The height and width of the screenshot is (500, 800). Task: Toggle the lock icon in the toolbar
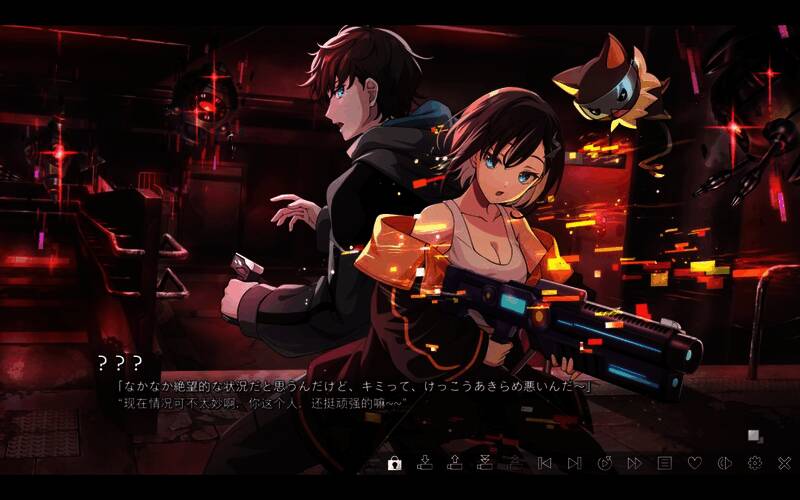pyautogui.click(x=395, y=463)
